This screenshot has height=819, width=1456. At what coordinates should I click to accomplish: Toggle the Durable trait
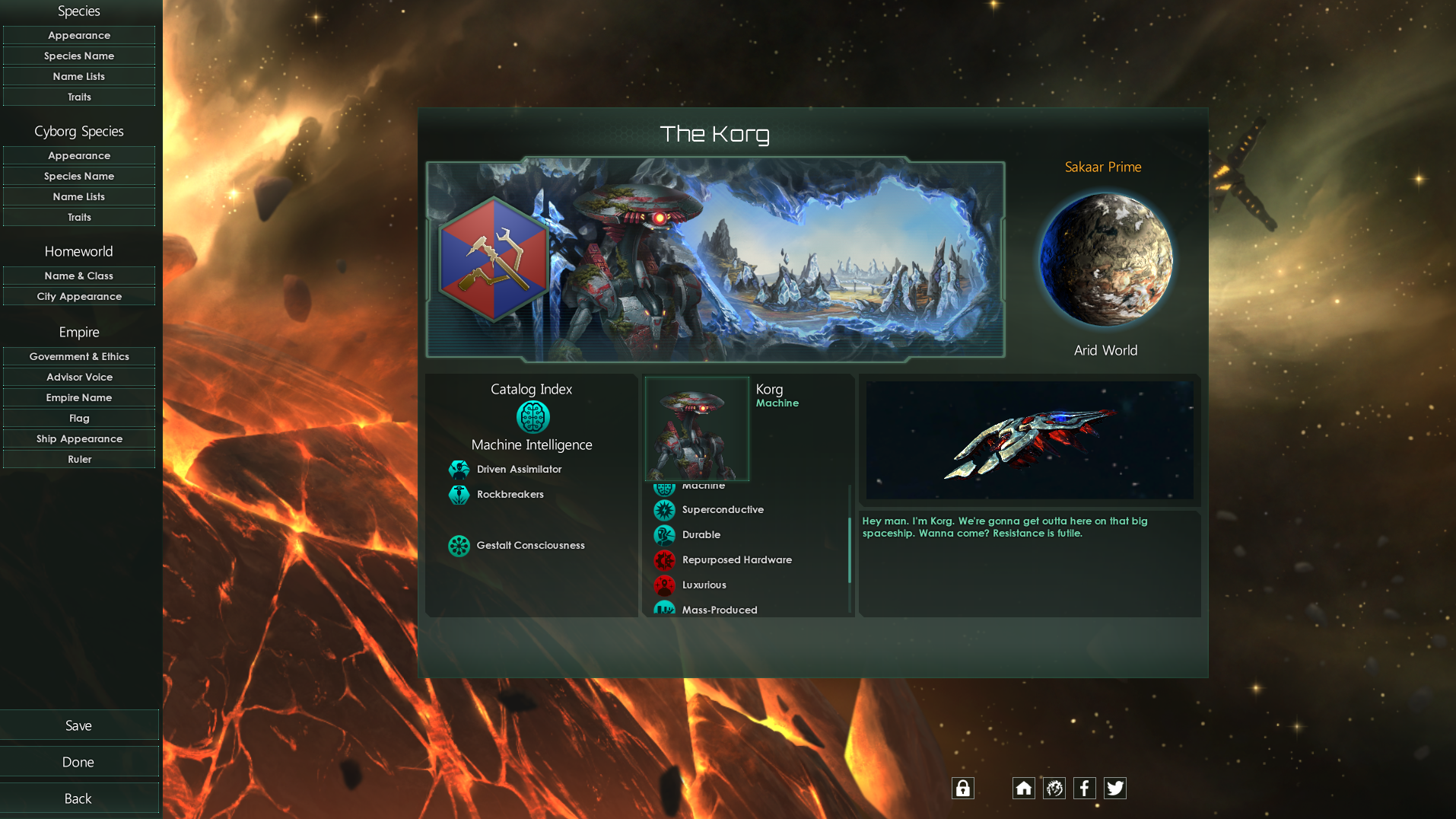pyautogui.click(x=665, y=534)
